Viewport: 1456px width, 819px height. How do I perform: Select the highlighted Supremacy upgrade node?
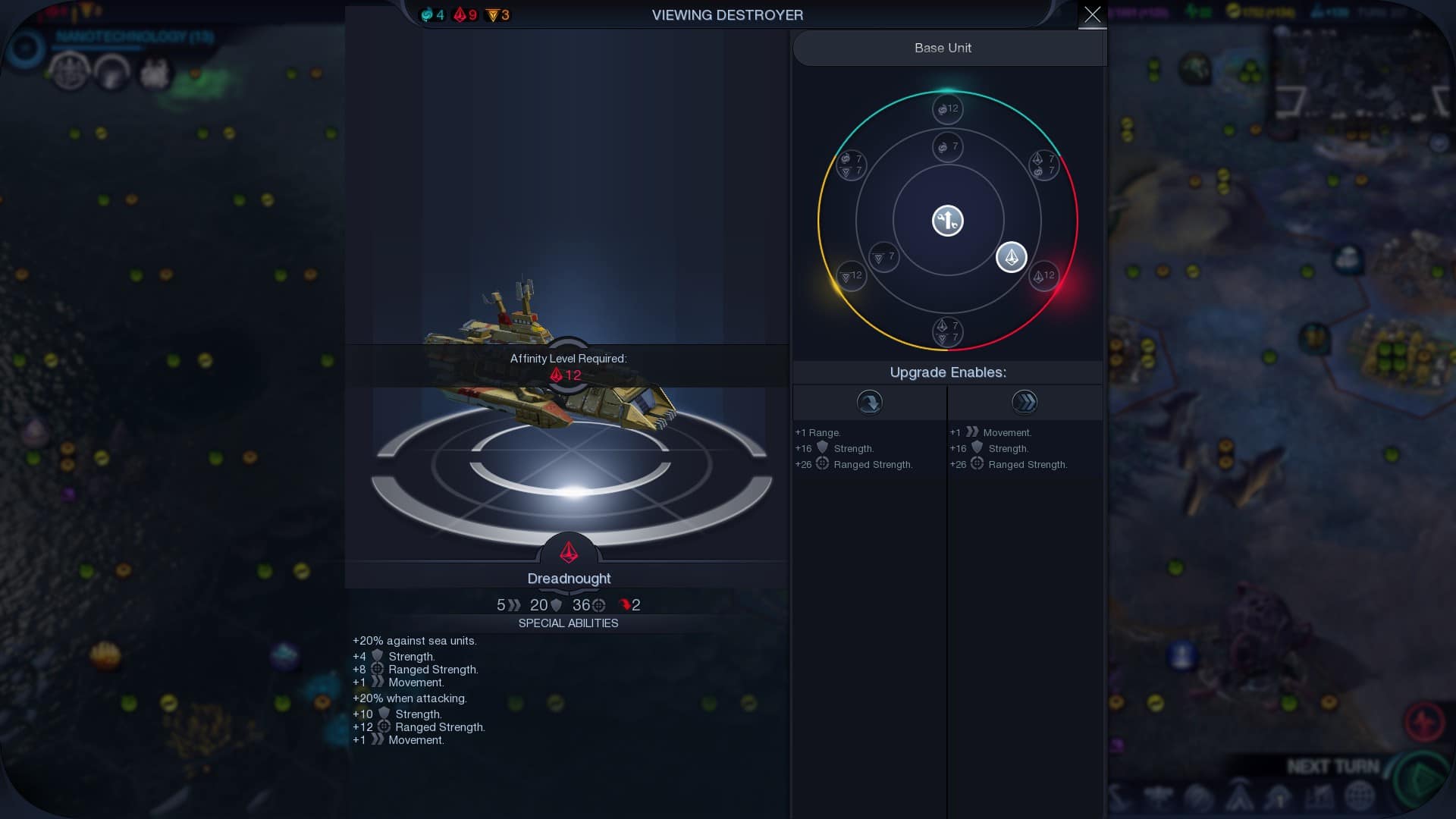1011,258
